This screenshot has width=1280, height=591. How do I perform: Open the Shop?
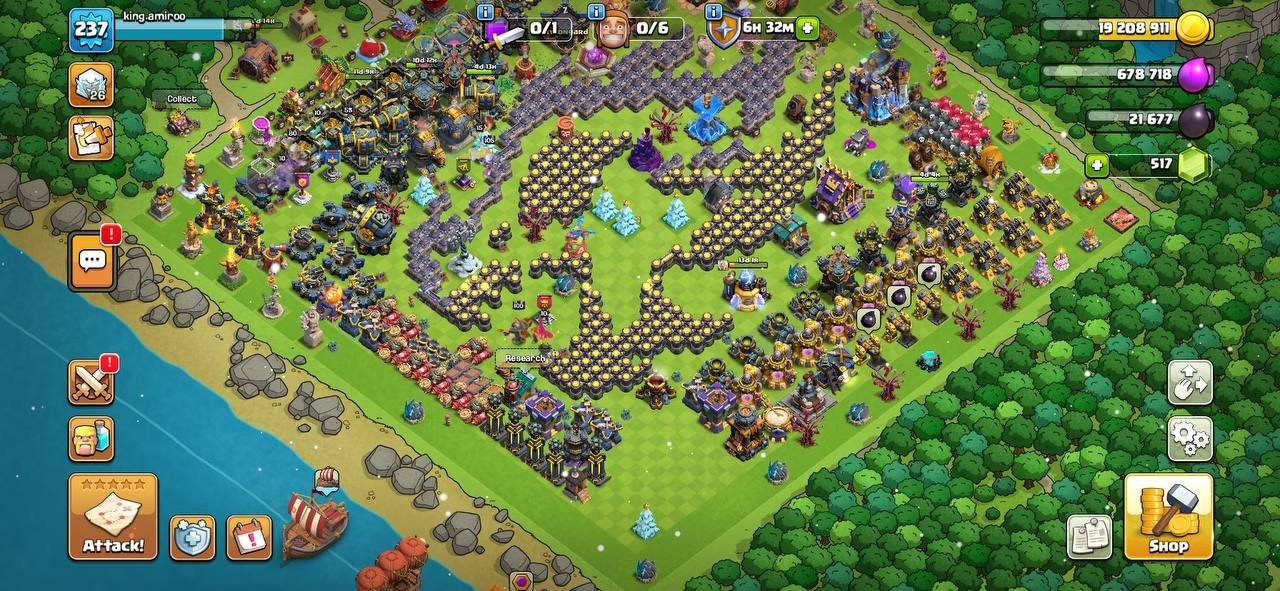[1168, 516]
